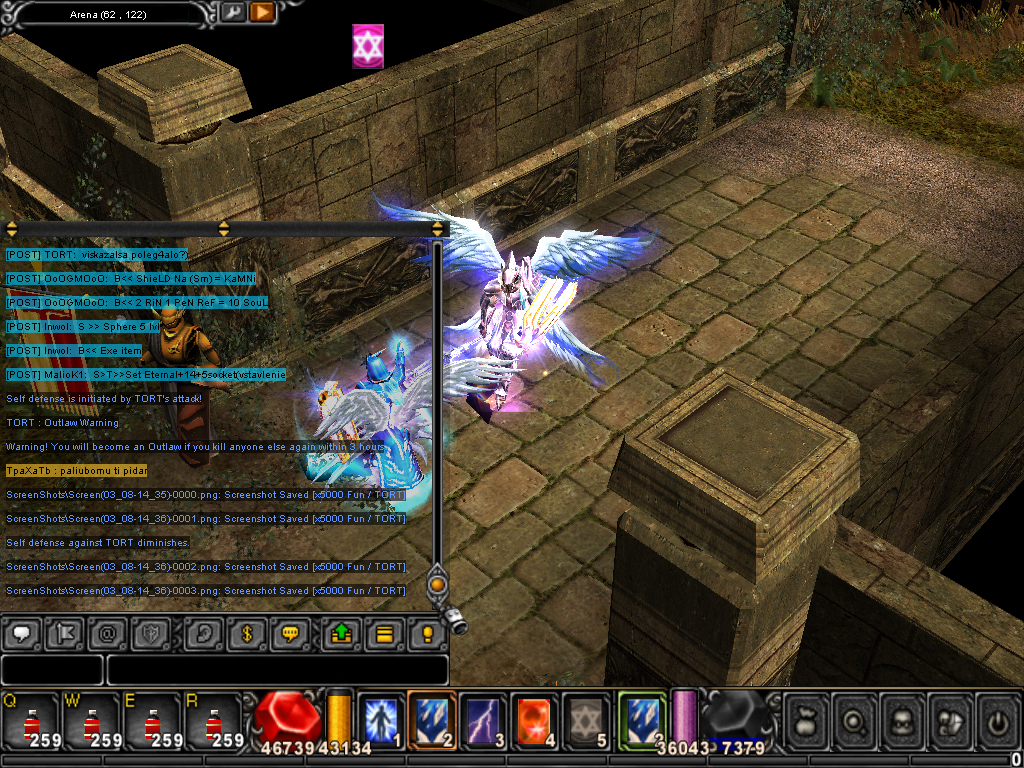
Task: Use the potion in slot Q
Action: click(30, 720)
